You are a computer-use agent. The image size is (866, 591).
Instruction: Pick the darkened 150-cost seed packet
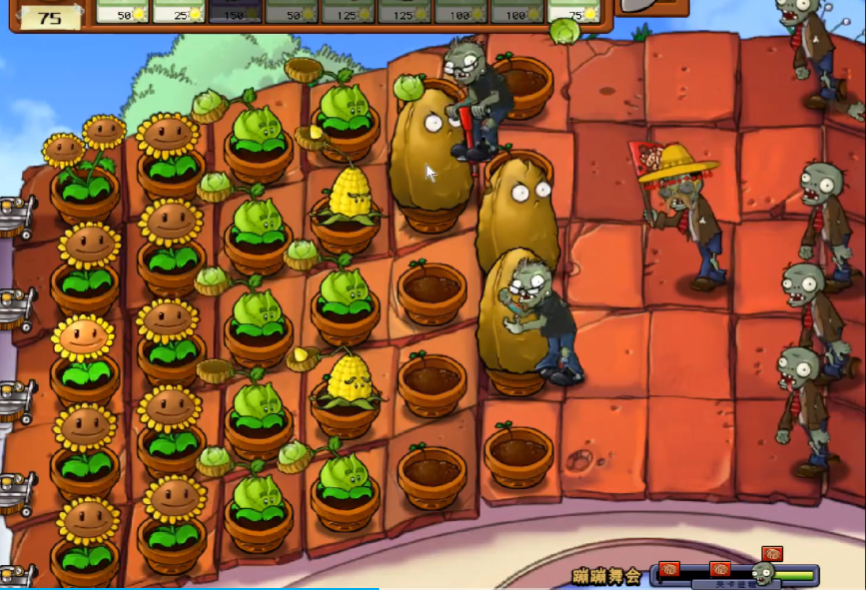pos(235,10)
